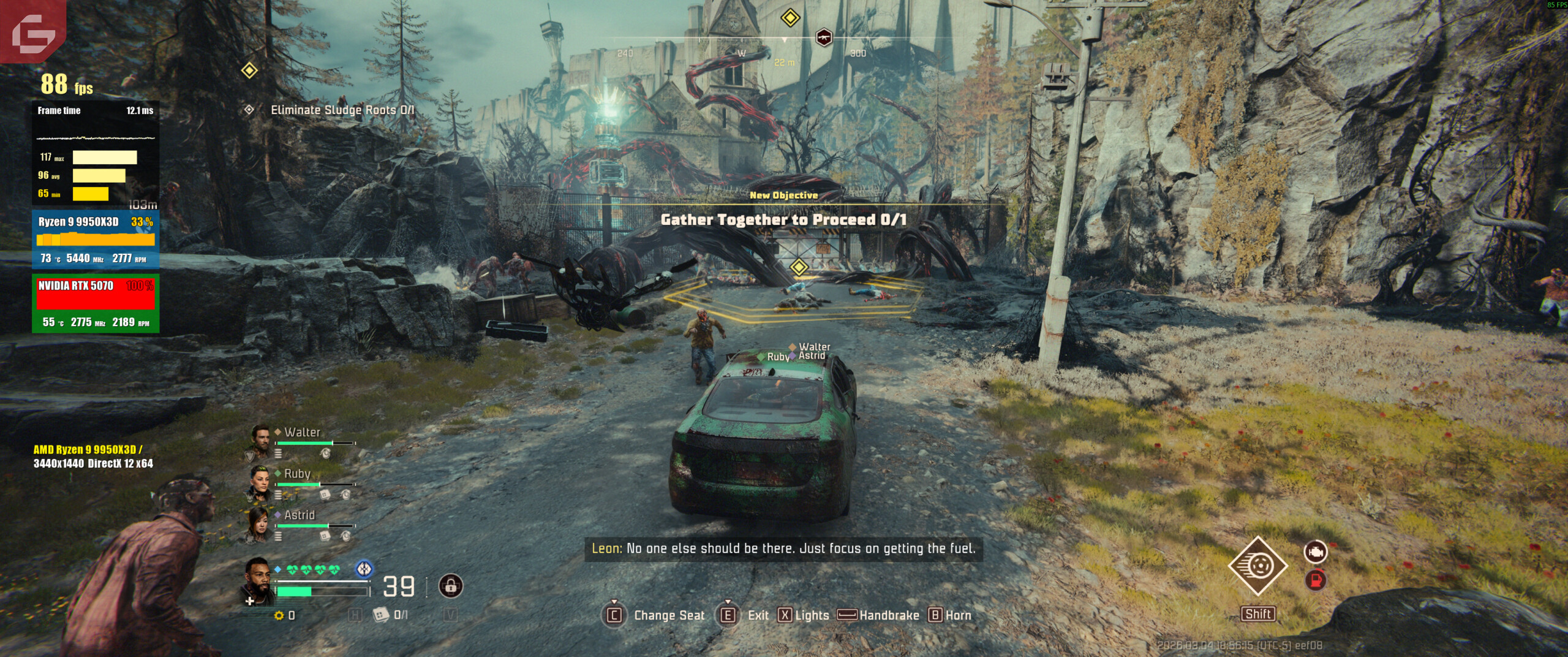
Task: Select the locked ability padlock icon
Action: (x=451, y=587)
